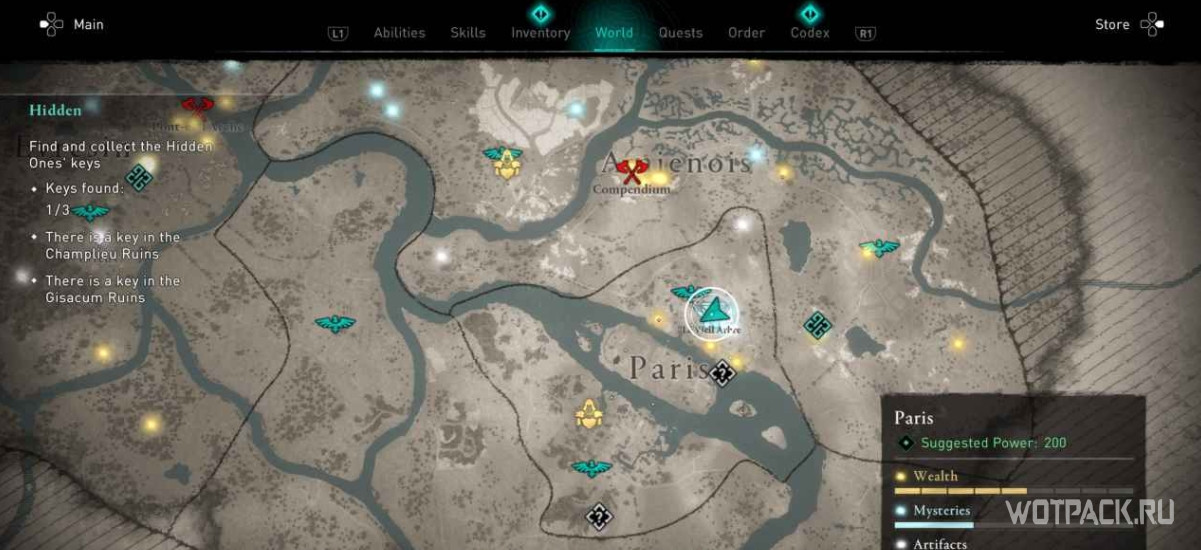Select the World map tab
The height and width of the screenshot is (550, 1201).
(614, 33)
